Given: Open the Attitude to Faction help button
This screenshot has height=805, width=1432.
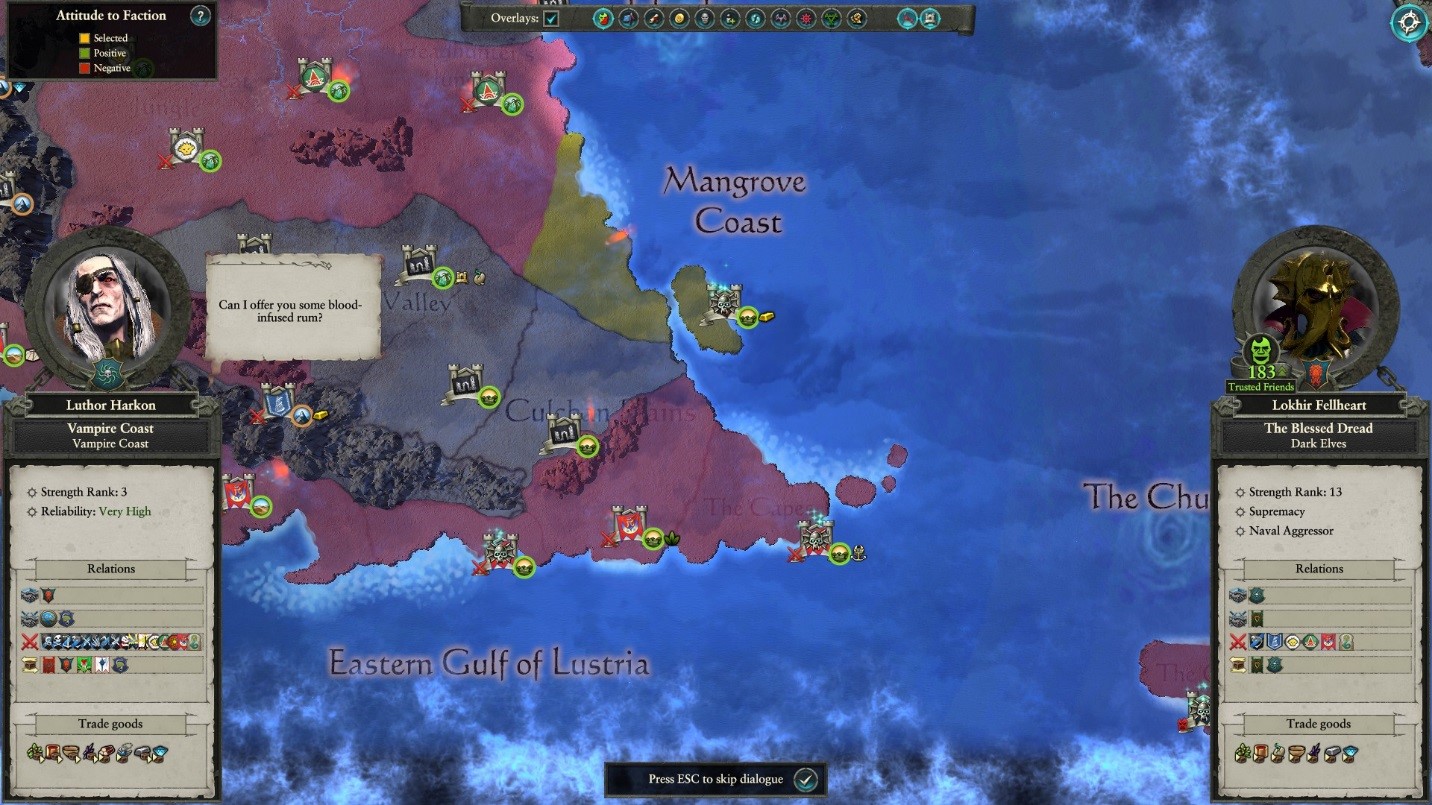Looking at the screenshot, I should (201, 15).
